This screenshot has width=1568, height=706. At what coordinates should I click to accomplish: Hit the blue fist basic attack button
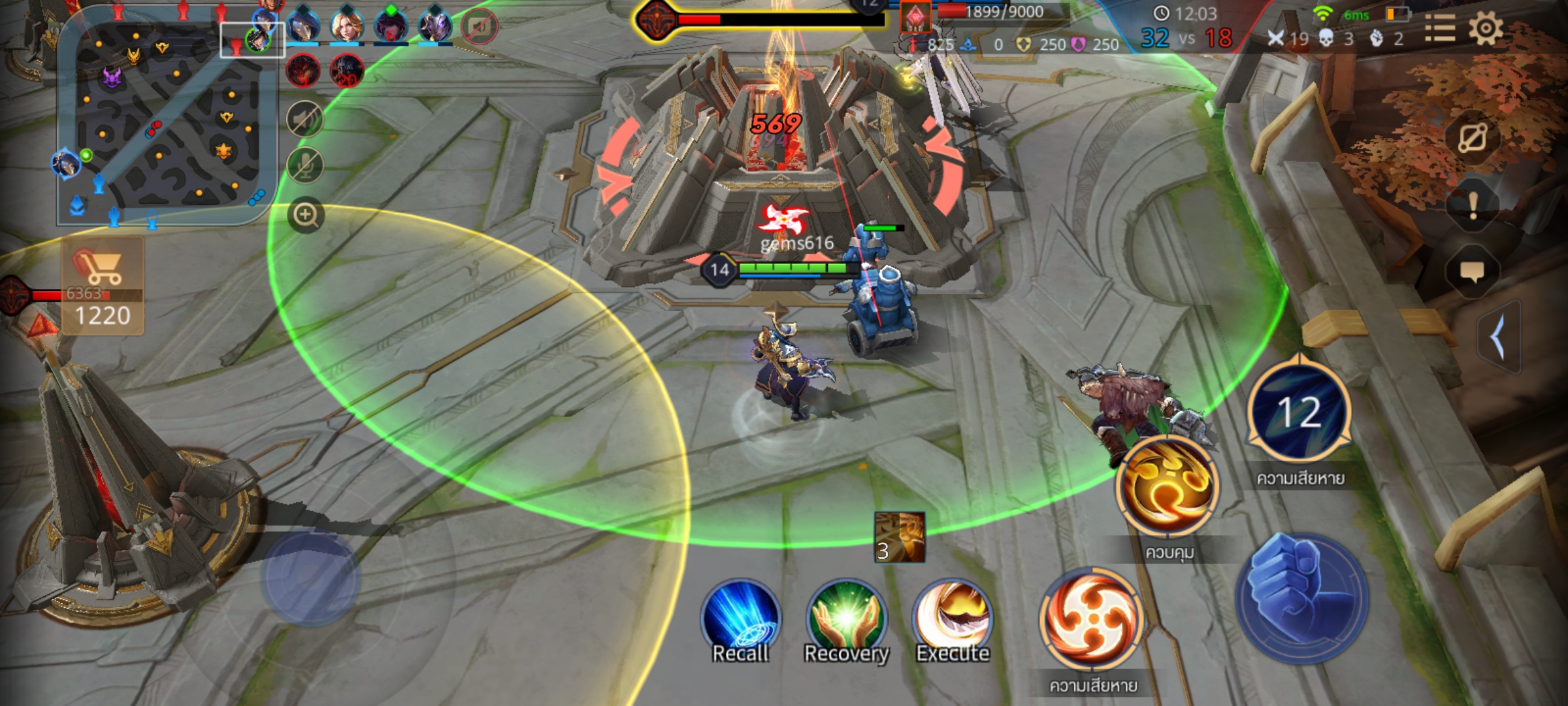tap(1303, 598)
